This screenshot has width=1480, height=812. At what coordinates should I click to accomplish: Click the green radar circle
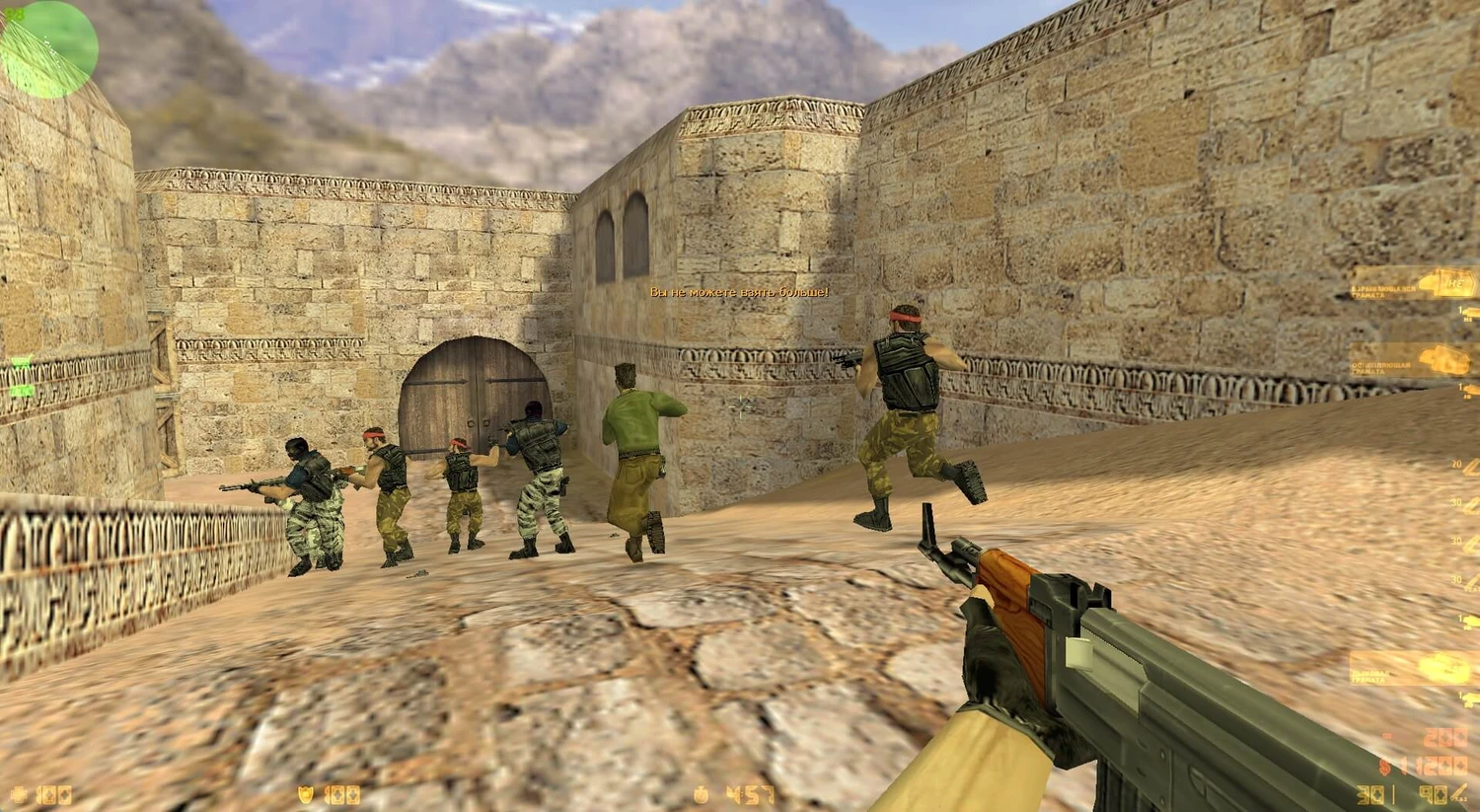[49, 49]
